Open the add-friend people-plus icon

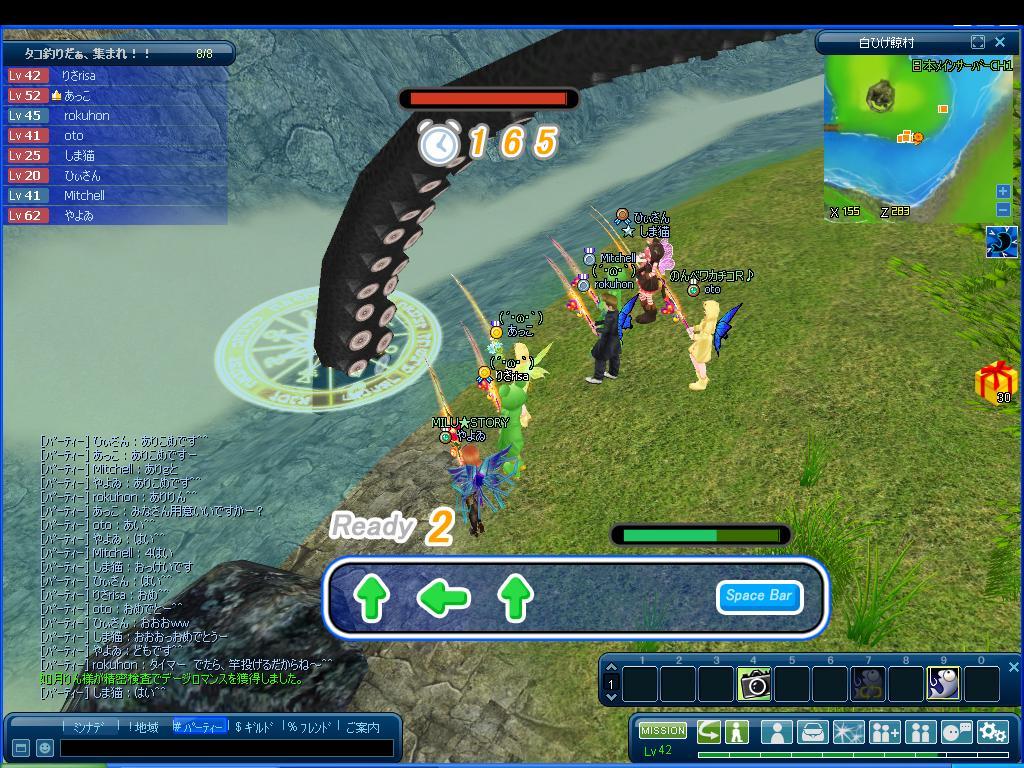(x=885, y=732)
